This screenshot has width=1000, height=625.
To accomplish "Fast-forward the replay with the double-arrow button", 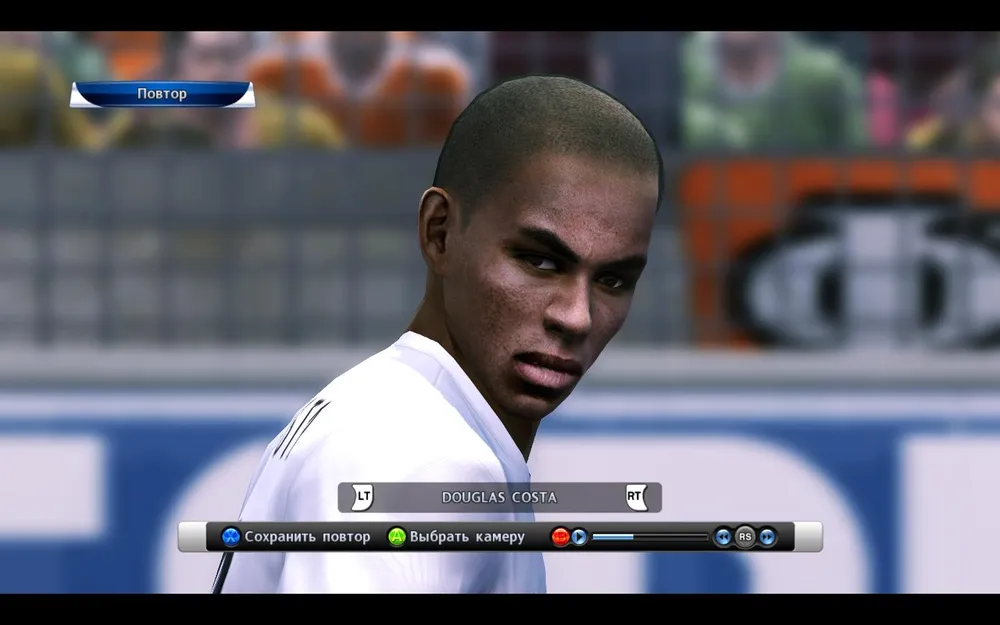I will coord(767,537).
